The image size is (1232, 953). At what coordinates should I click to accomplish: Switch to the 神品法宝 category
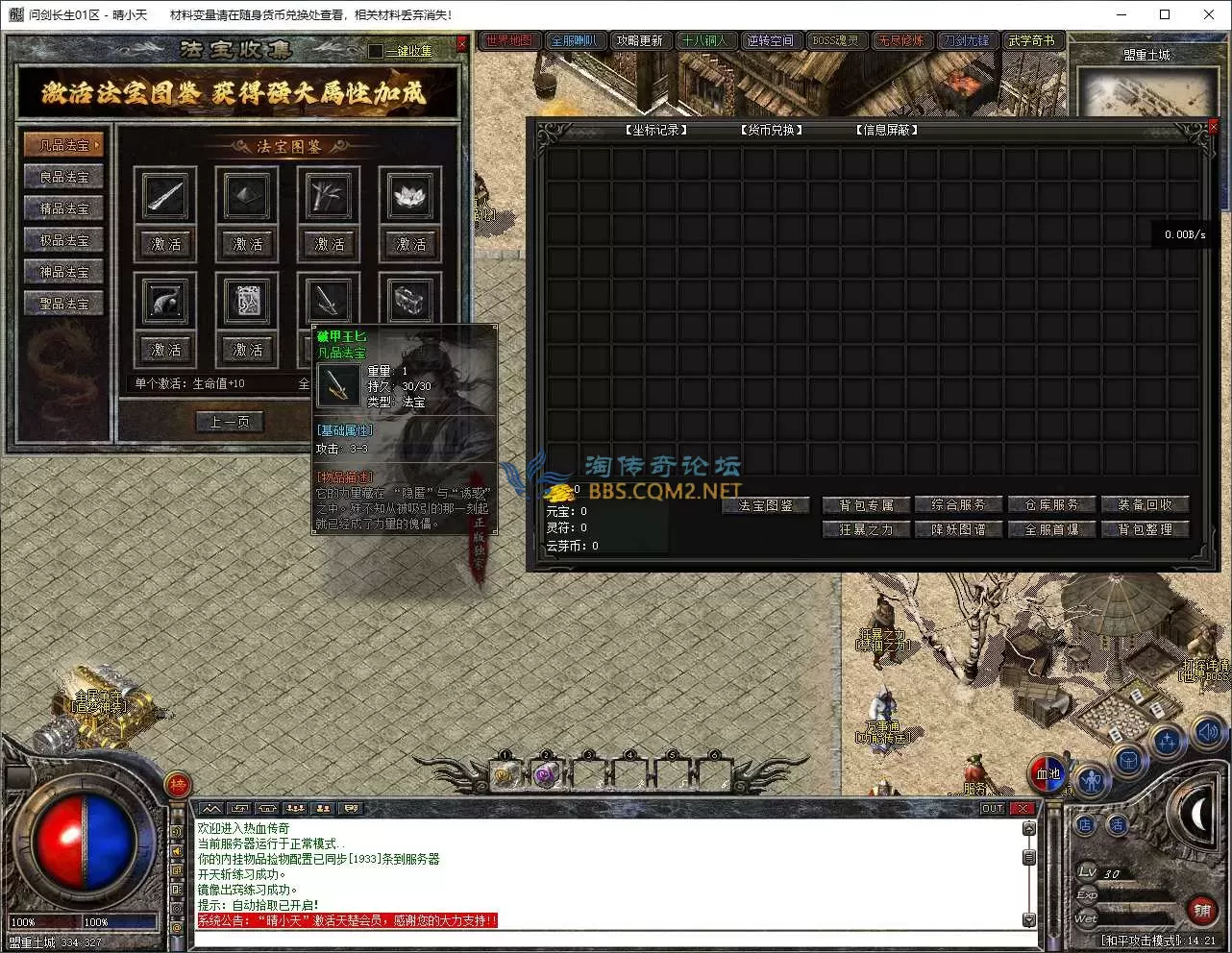coord(63,272)
